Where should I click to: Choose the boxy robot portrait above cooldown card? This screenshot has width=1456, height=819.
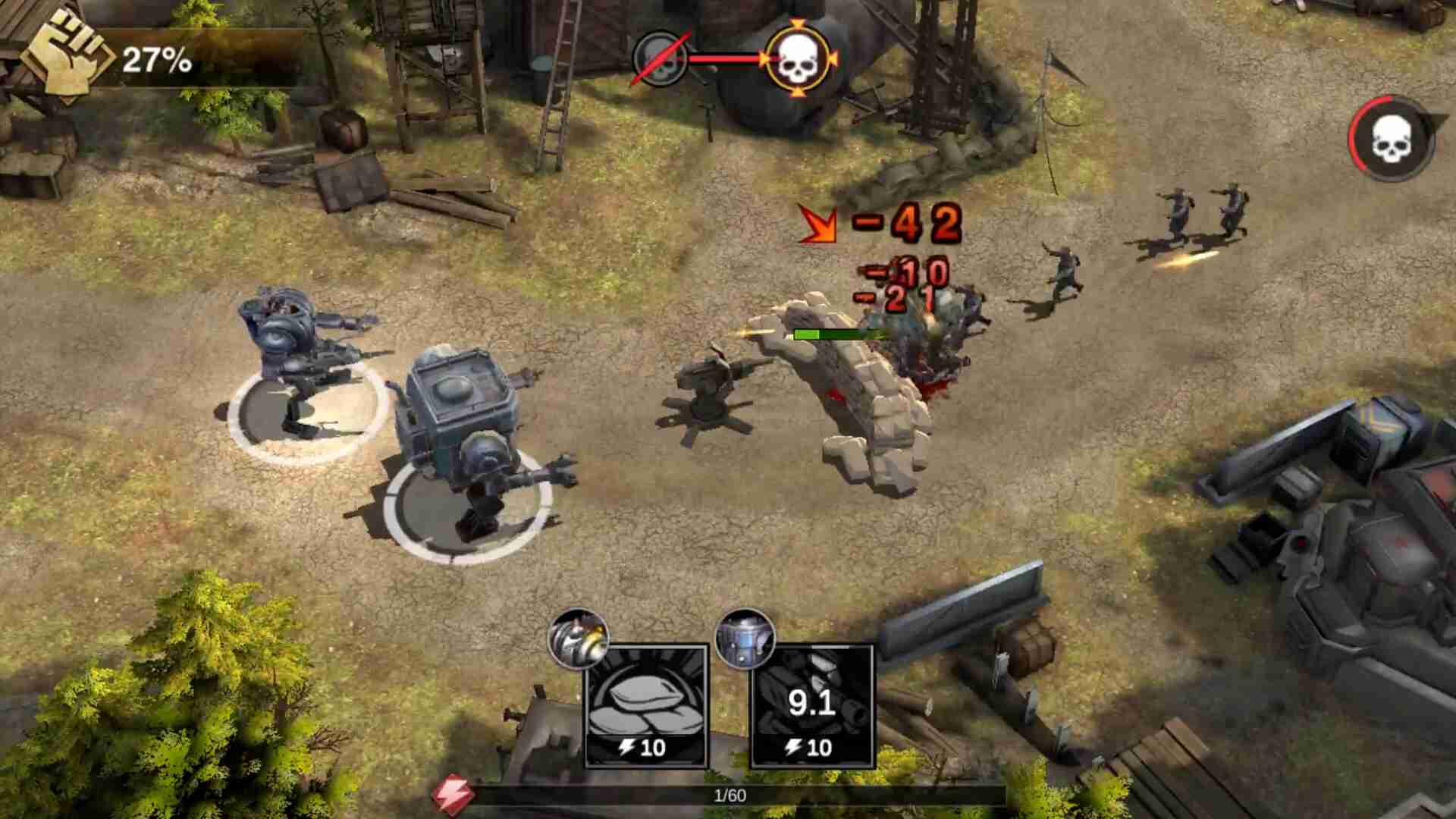(x=745, y=639)
